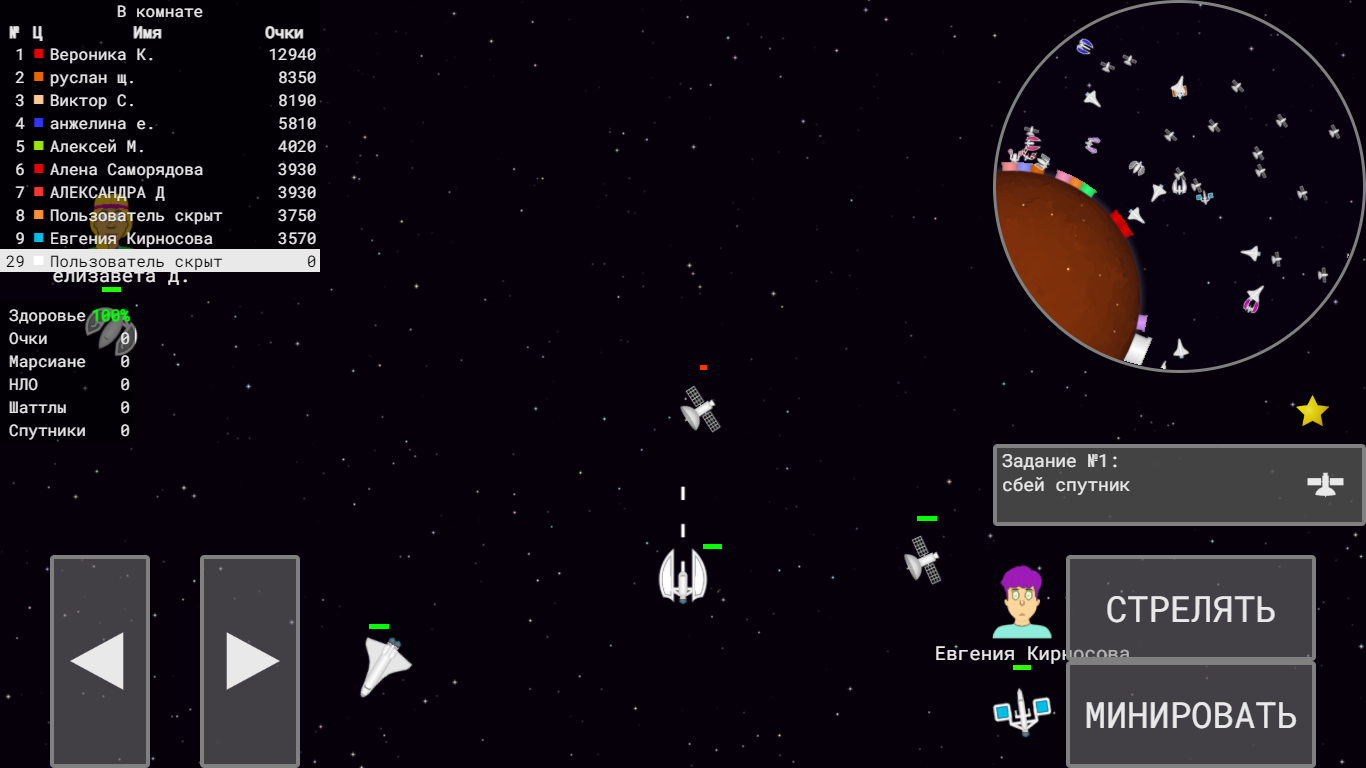Click Евгения Кирносова's purple-haired avatar
Image resolution: width=1366 pixels, height=768 pixels.
coord(1022,600)
